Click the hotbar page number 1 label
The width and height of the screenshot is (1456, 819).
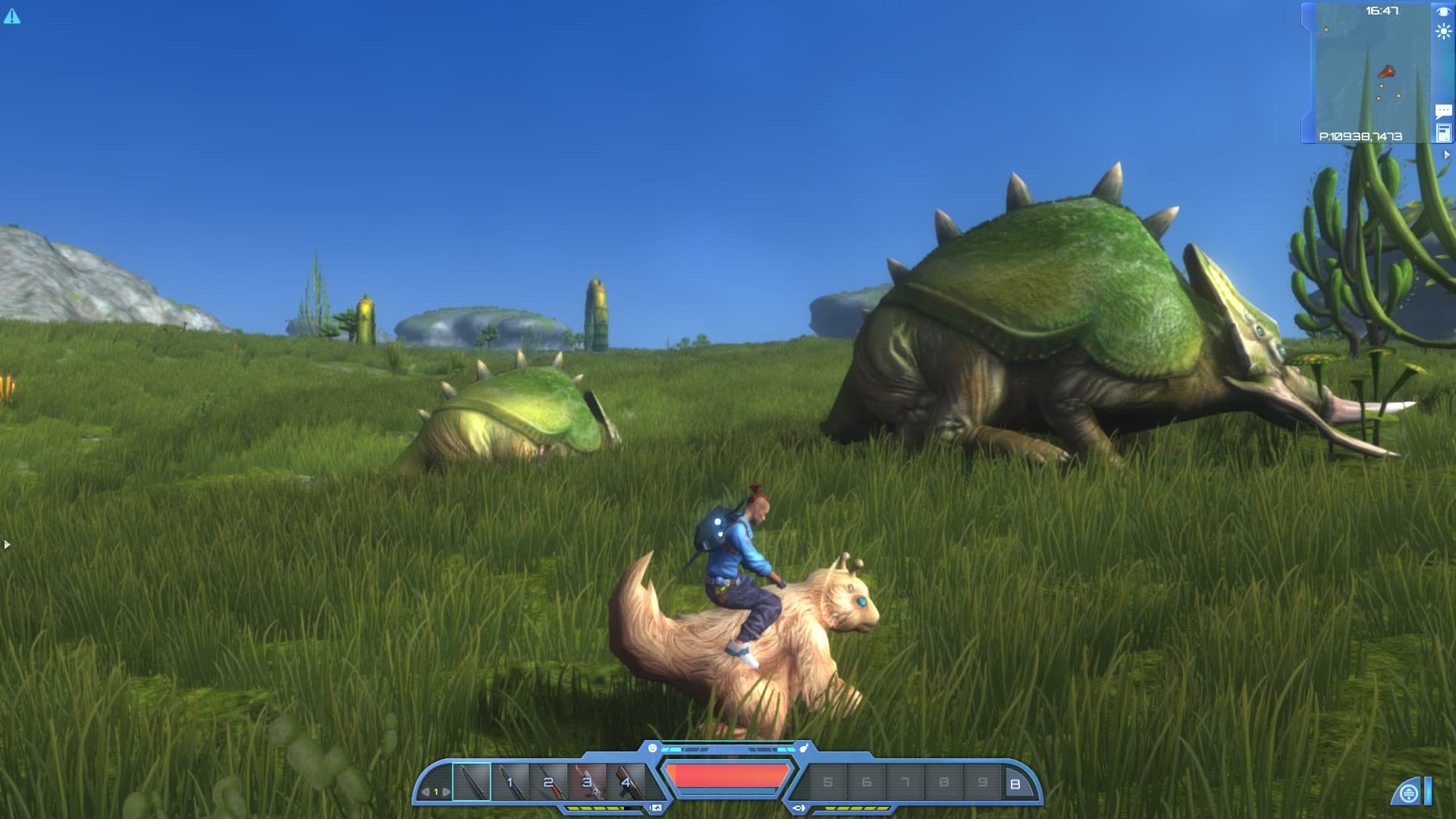point(436,790)
